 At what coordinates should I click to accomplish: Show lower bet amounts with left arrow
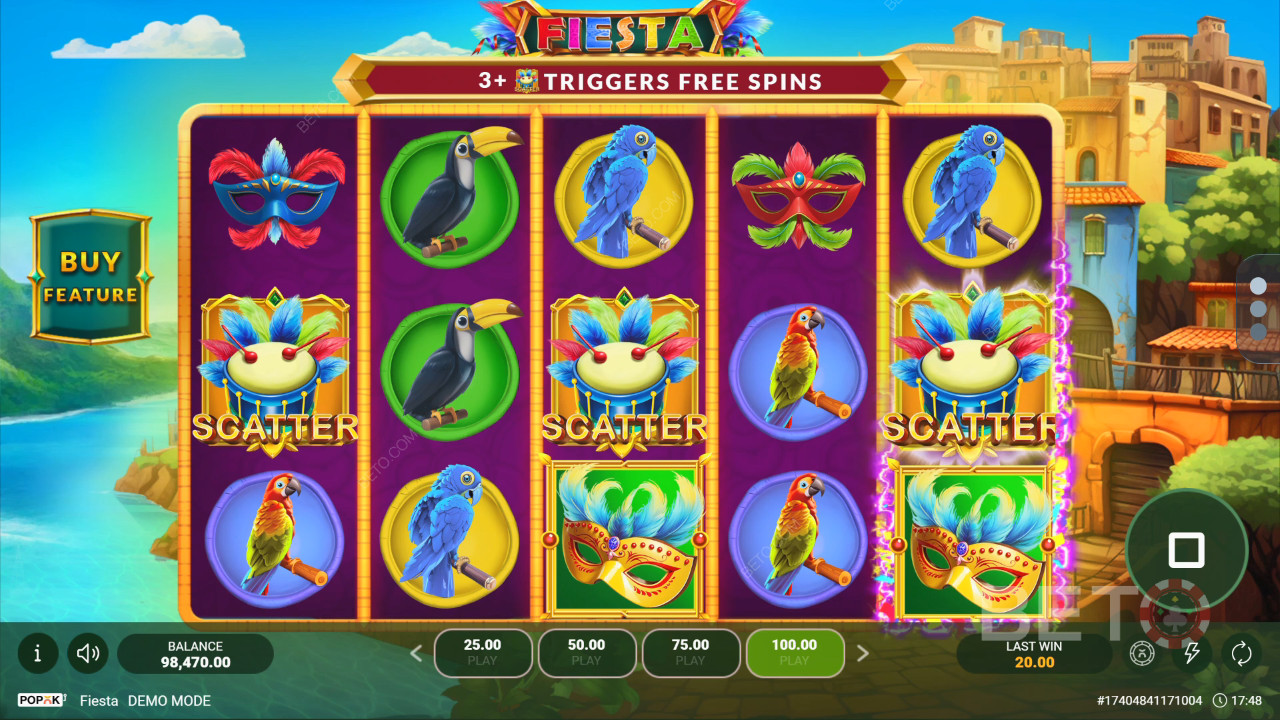[417, 654]
